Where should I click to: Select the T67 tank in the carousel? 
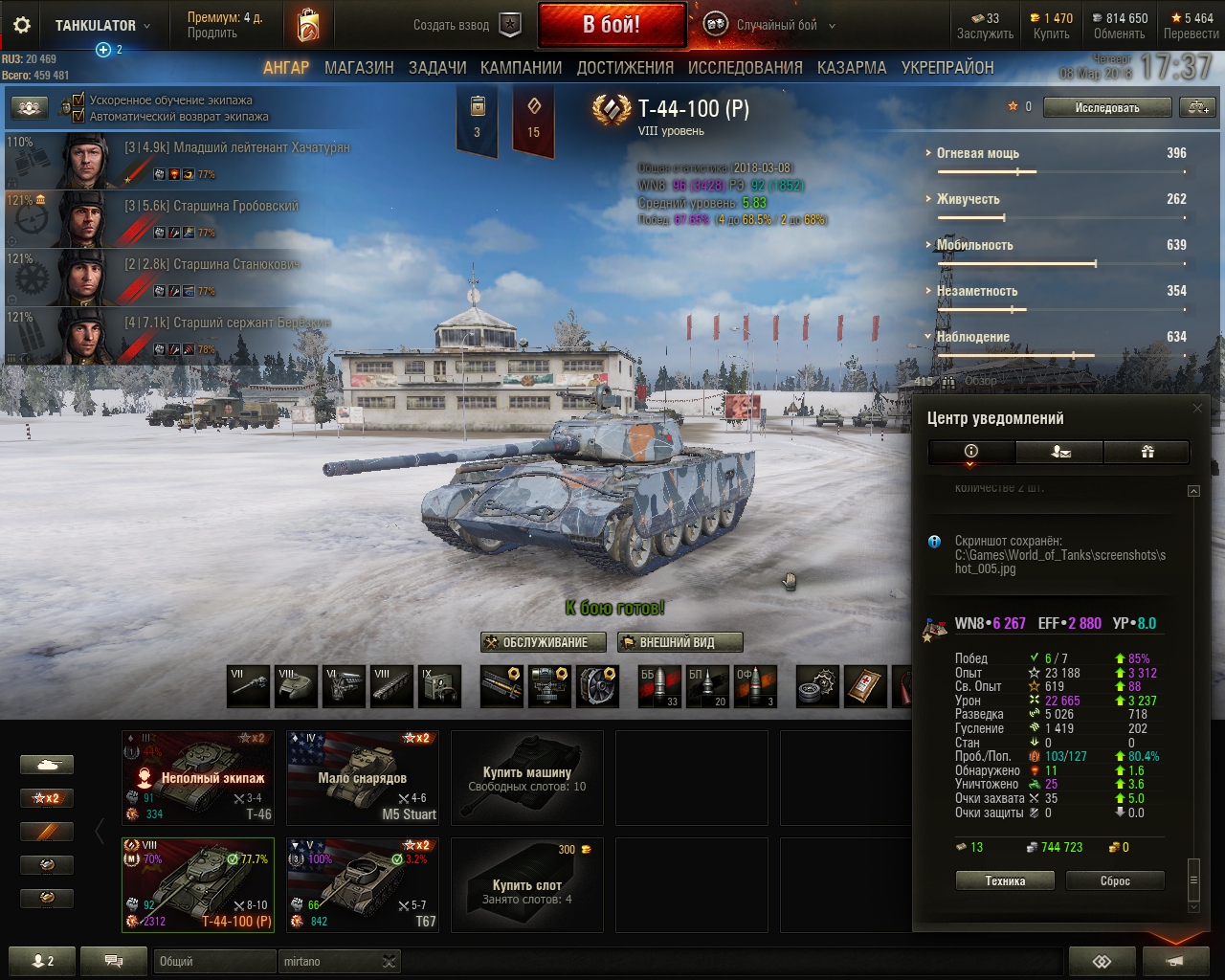coord(363,884)
